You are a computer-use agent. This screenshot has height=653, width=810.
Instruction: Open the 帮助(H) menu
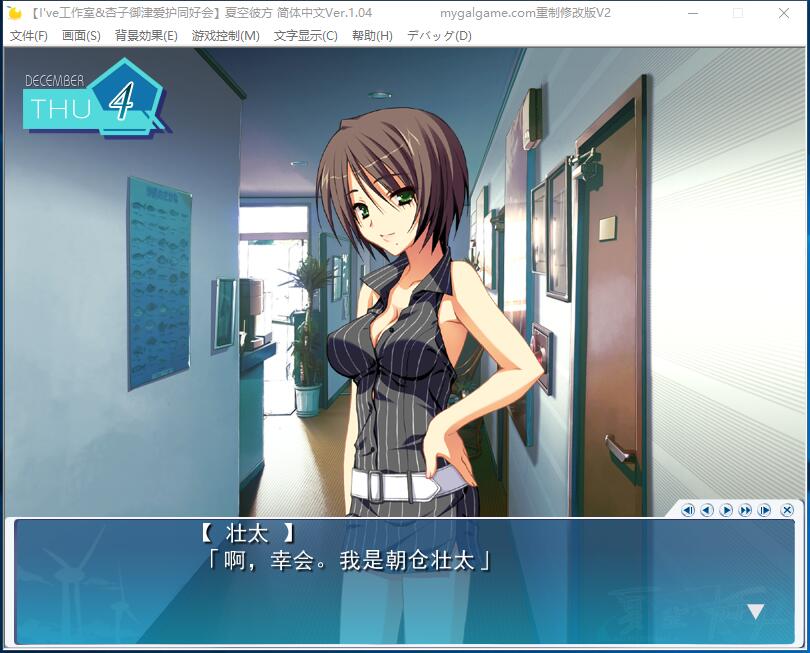pos(372,36)
